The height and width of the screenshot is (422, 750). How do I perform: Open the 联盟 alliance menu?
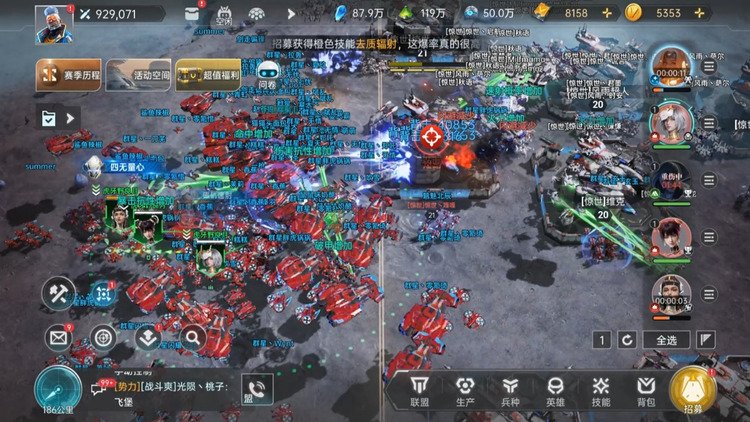420,390
